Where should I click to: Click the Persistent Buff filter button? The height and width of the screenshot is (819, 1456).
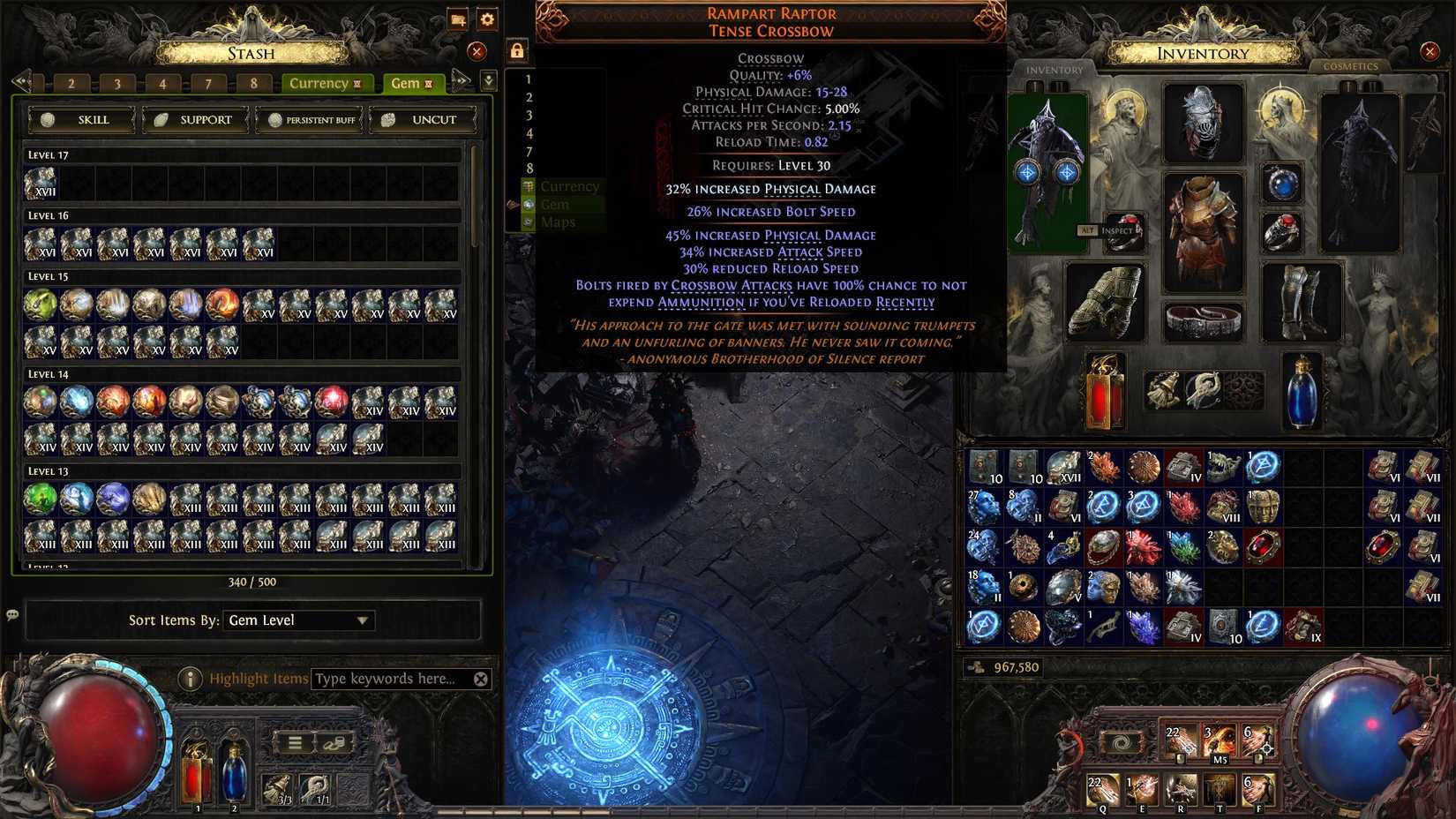pyautogui.click(x=310, y=119)
